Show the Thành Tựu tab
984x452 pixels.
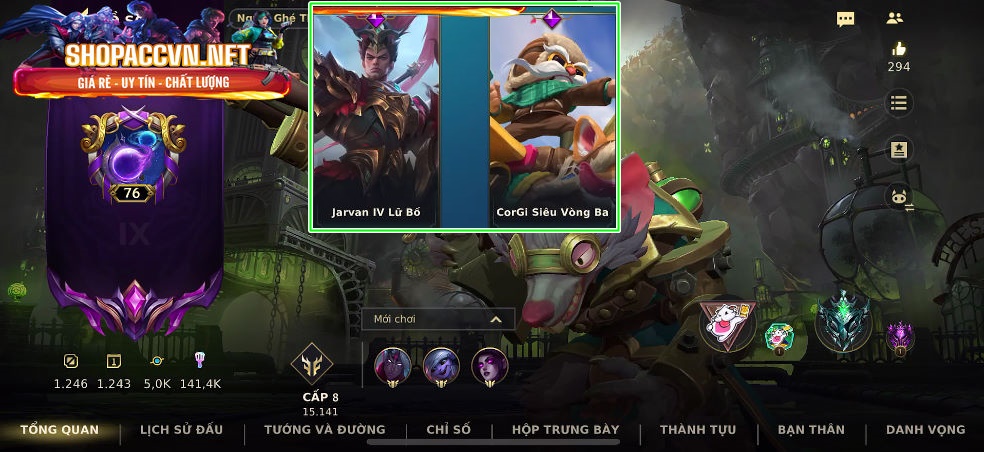pyautogui.click(x=698, y=430)
